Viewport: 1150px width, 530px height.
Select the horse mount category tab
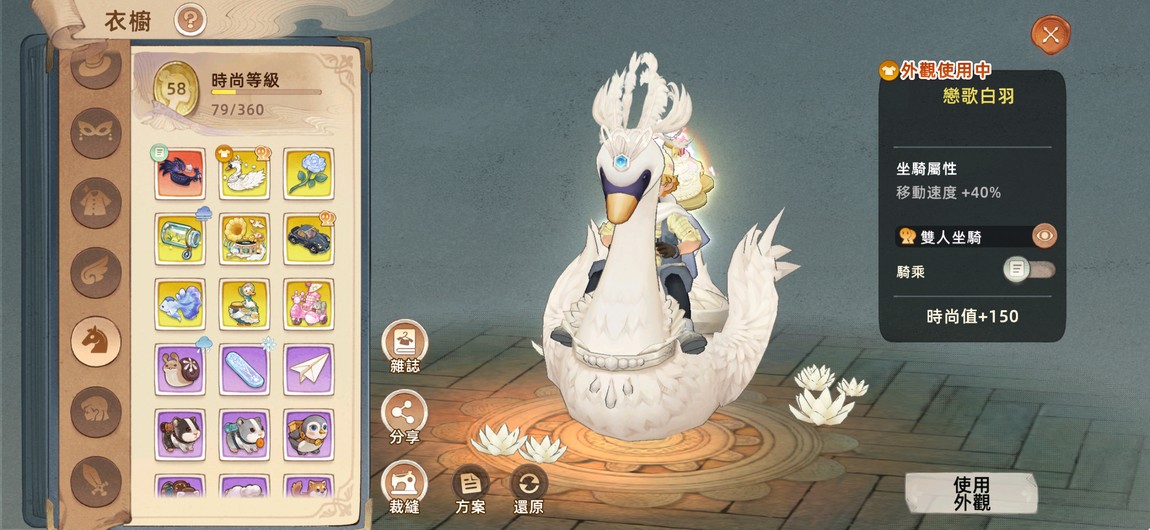pyautogui.click(x=97, y=342)
